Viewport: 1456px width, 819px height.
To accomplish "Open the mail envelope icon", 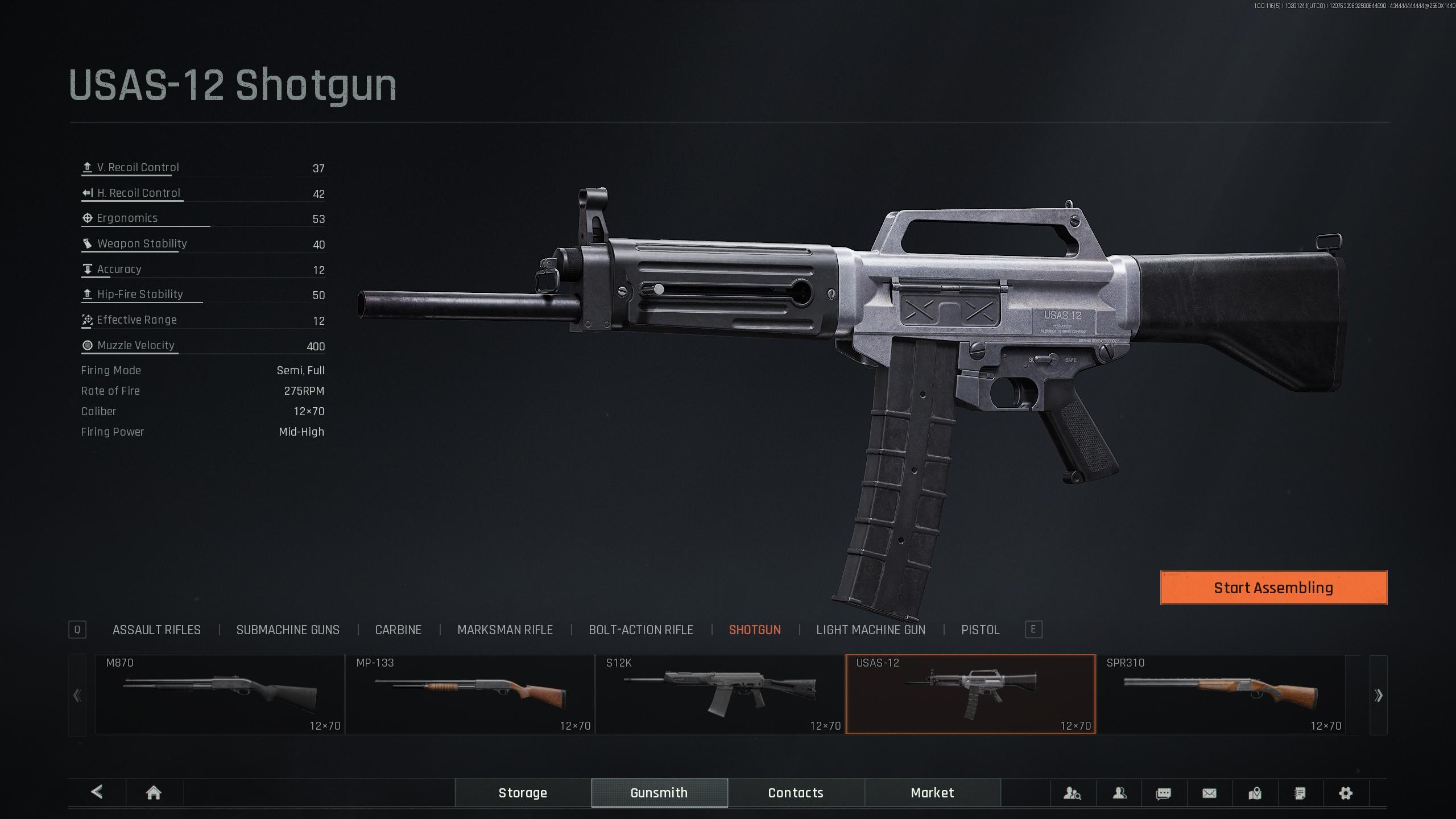I will click(x=1209, y=793).
